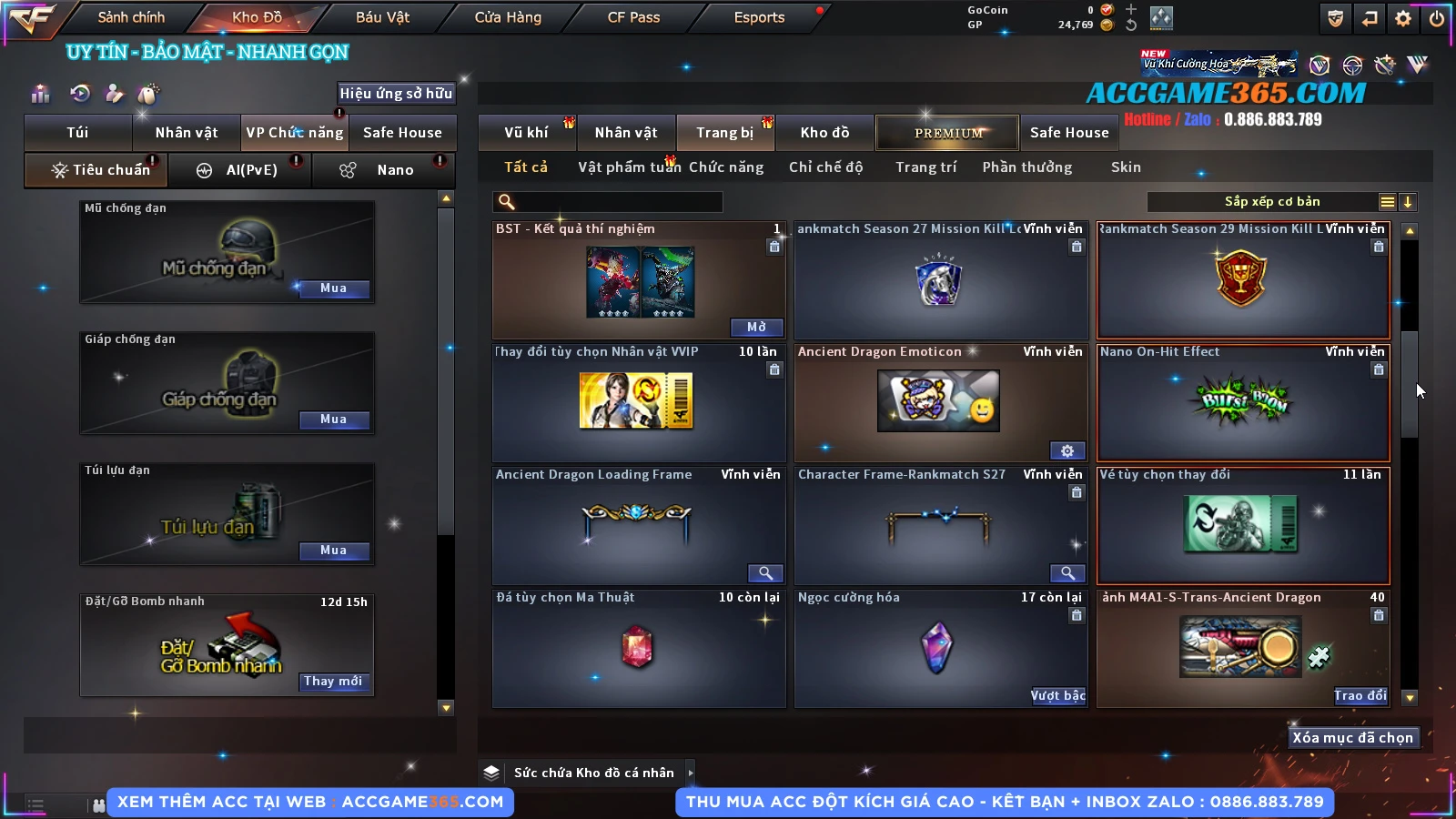Switch to the Nano equipment tab
The height and width of the screenshot is (819, 1456).
click(x=394, y=170)
